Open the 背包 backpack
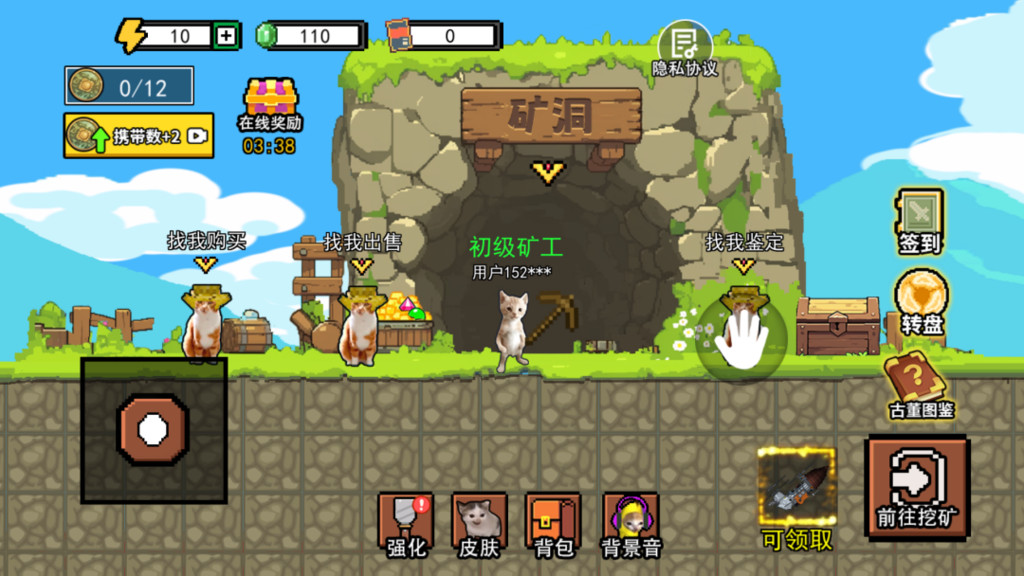 [x=553, y=524]
